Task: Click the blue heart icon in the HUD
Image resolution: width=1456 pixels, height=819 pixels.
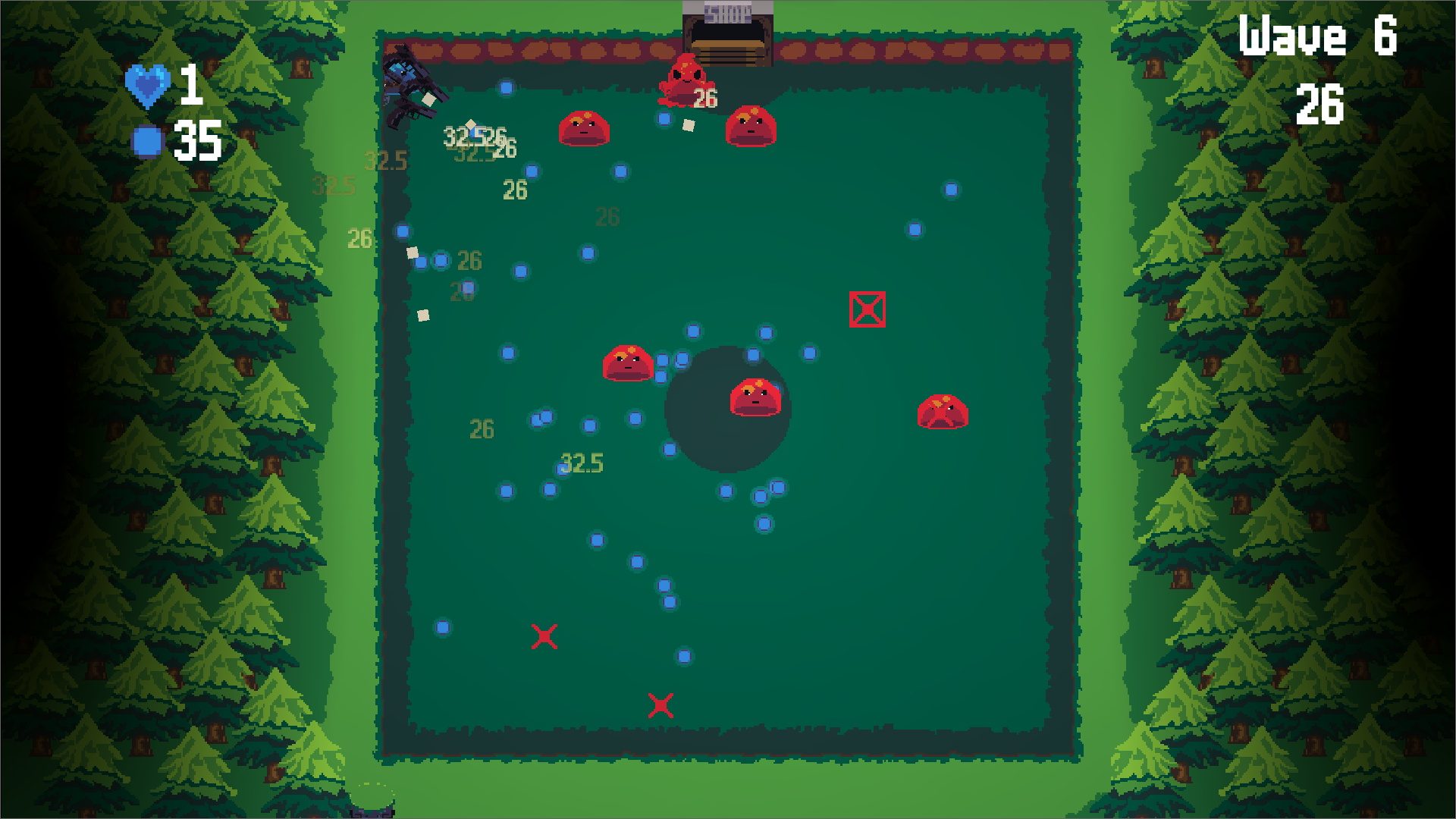Action: tap(149, 86)
